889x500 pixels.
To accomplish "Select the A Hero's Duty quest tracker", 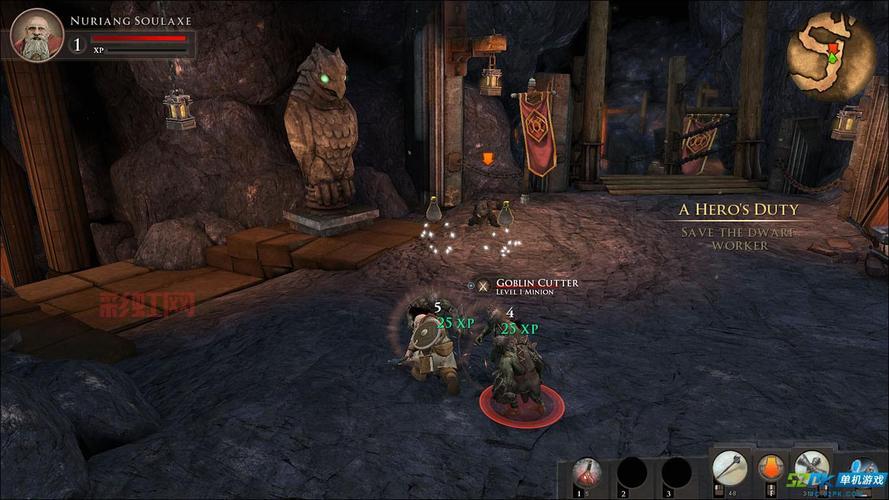I will (739, 210).
